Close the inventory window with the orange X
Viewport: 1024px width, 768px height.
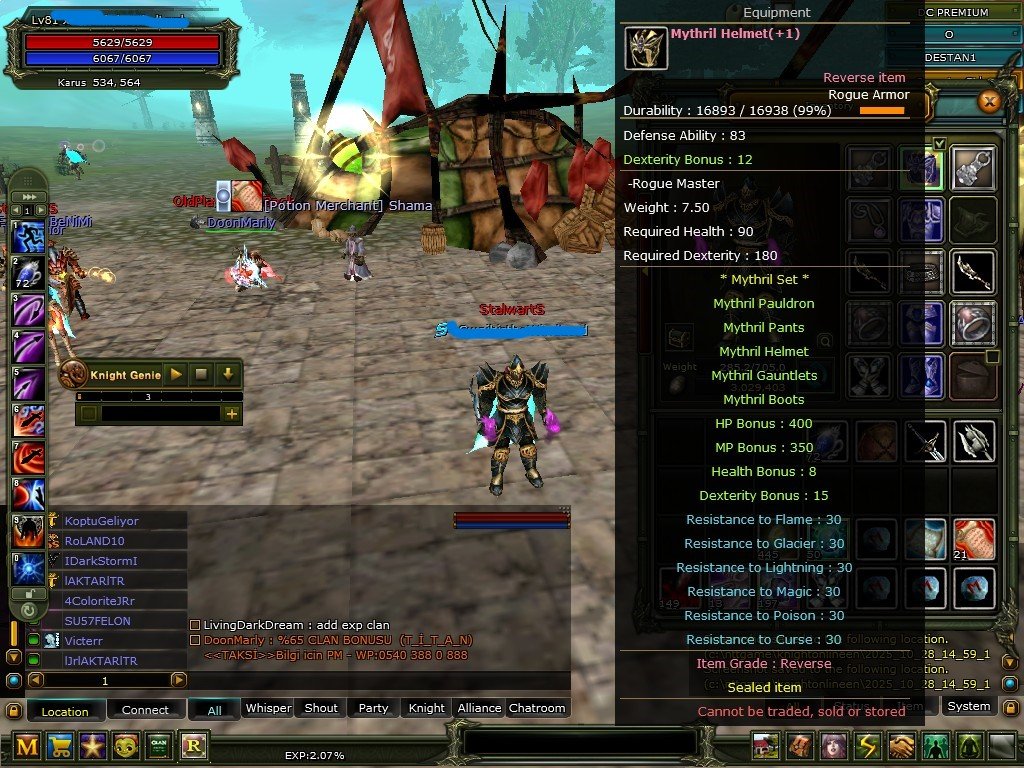point(989,101)
